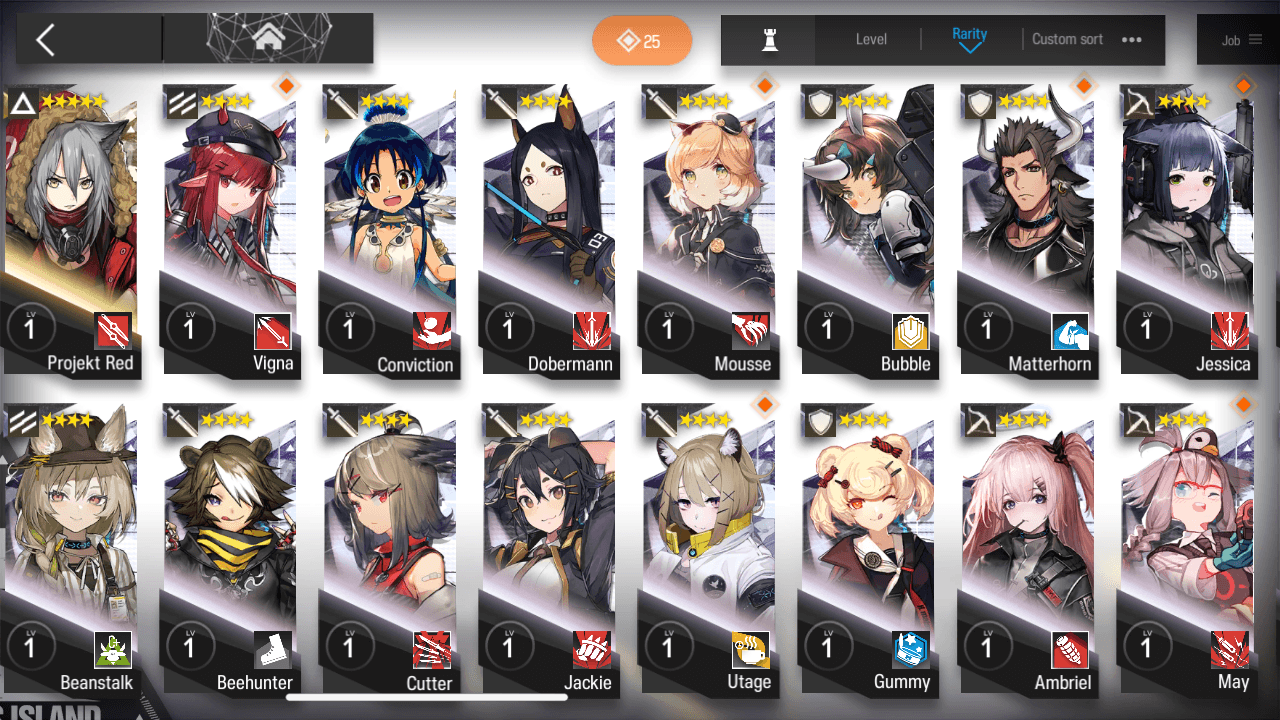Toggle the chess rook icon button
The width and height of the screenshot is (1280, 720).
769,40
